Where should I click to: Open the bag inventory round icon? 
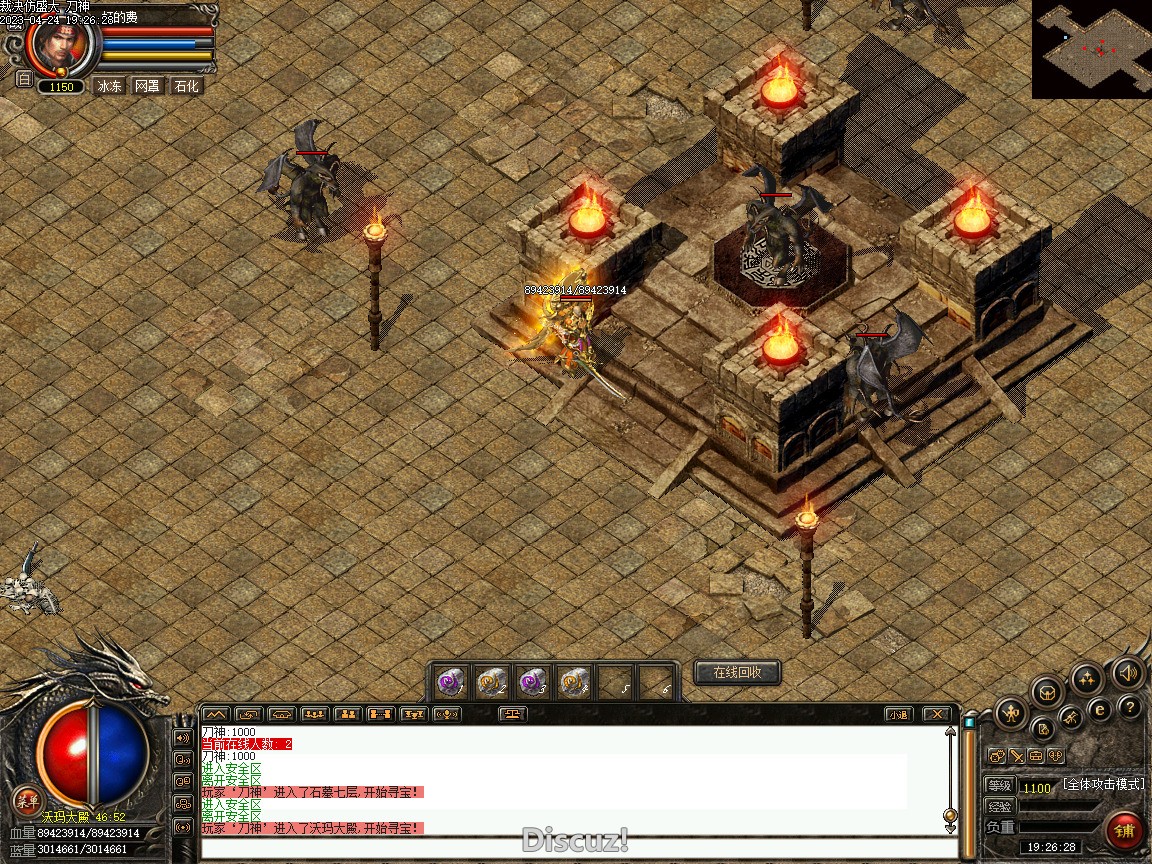pyautogui.click(x=1046, y=690)
